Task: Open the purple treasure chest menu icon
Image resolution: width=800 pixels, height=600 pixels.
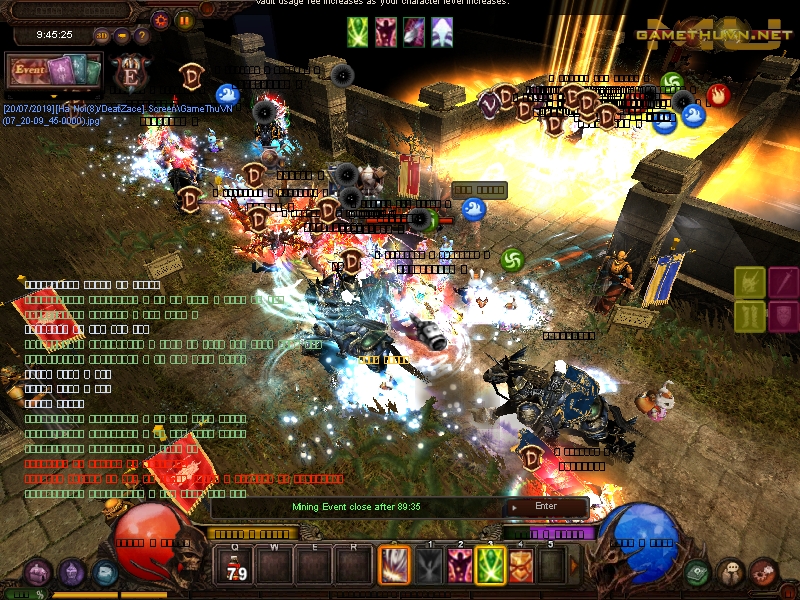Action: point(39,573)
